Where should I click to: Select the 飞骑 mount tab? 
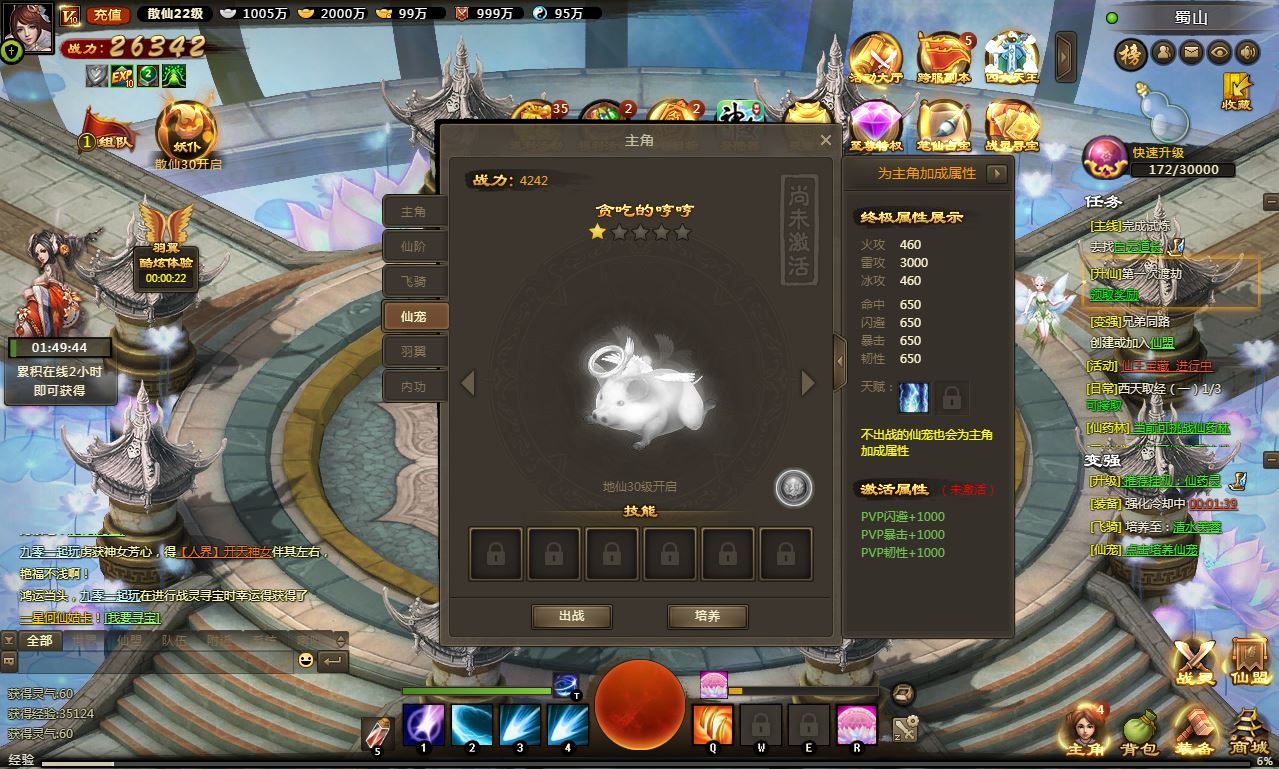tap(414, 281)
